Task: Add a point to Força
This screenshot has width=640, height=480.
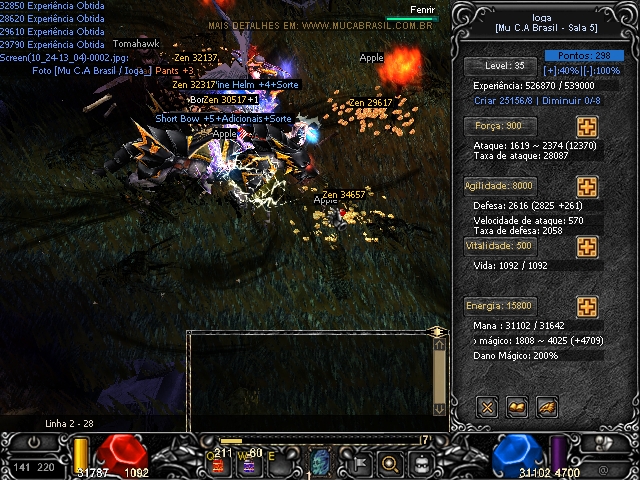Action: pyautogui.click(x=587, y=128)
